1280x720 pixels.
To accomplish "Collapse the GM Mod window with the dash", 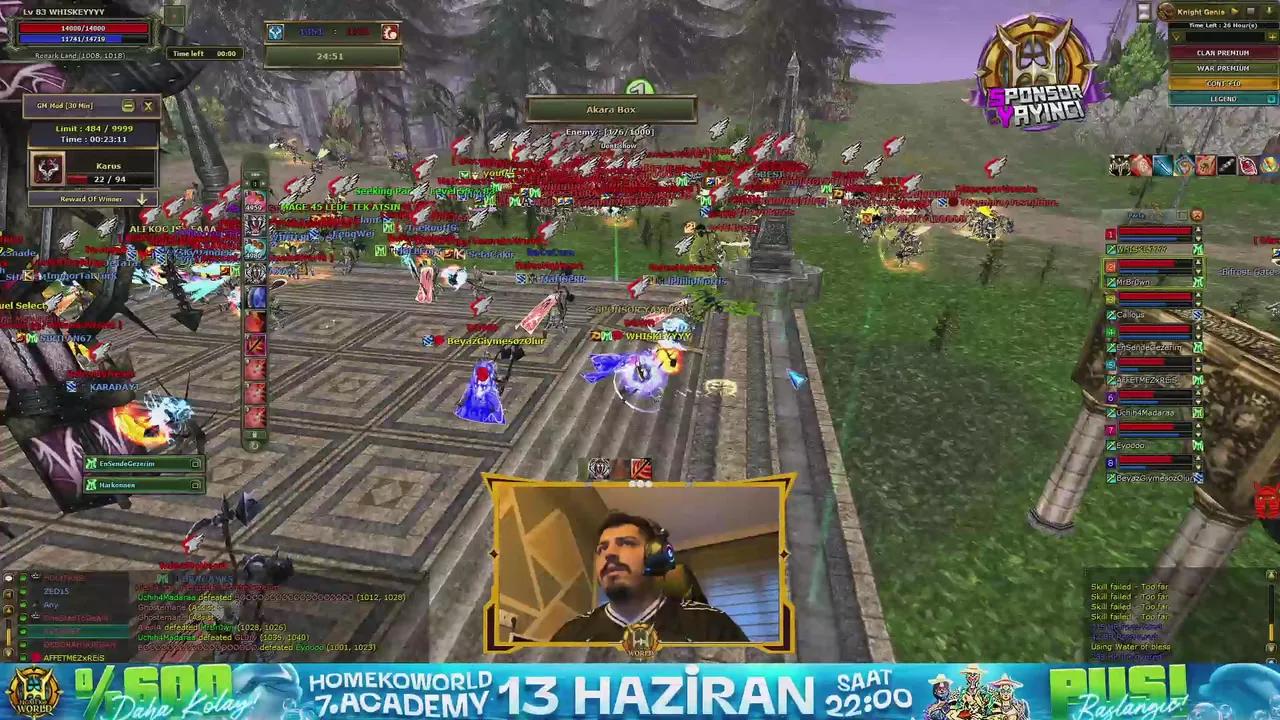I will pos(128,105).
